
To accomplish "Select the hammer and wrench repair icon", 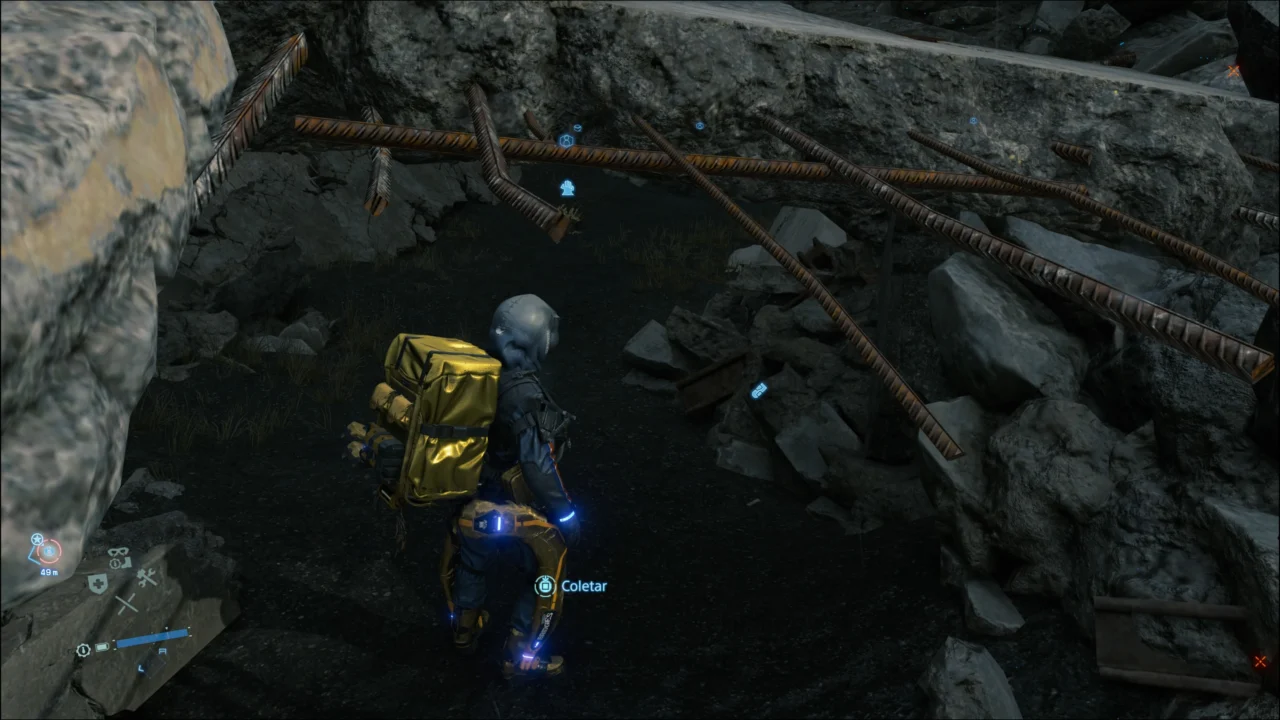I will tap(146, 579).
